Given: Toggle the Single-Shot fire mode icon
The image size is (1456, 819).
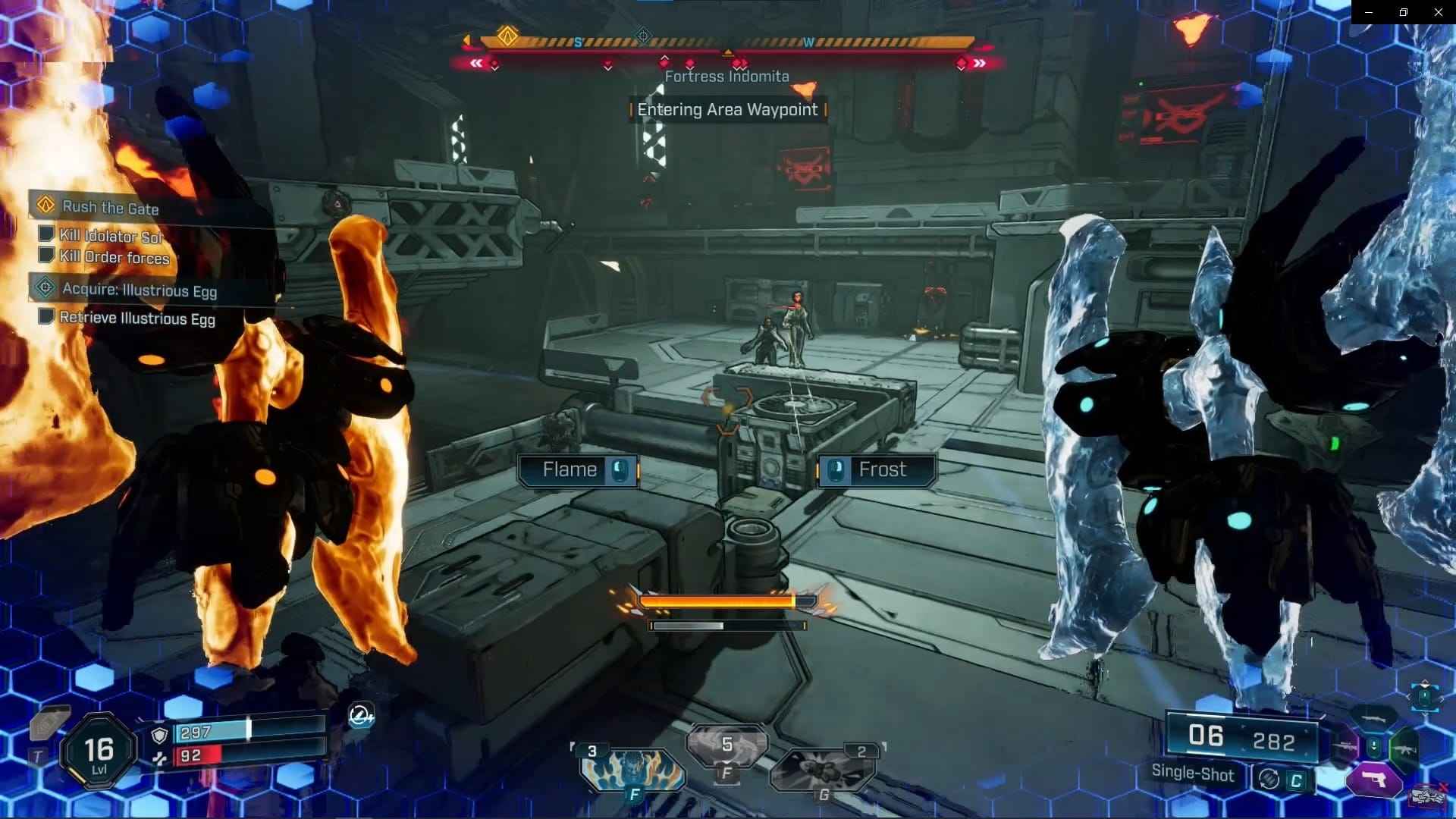Looking at the screenshot, I should pyautogui.click(x=1269, y=779).
